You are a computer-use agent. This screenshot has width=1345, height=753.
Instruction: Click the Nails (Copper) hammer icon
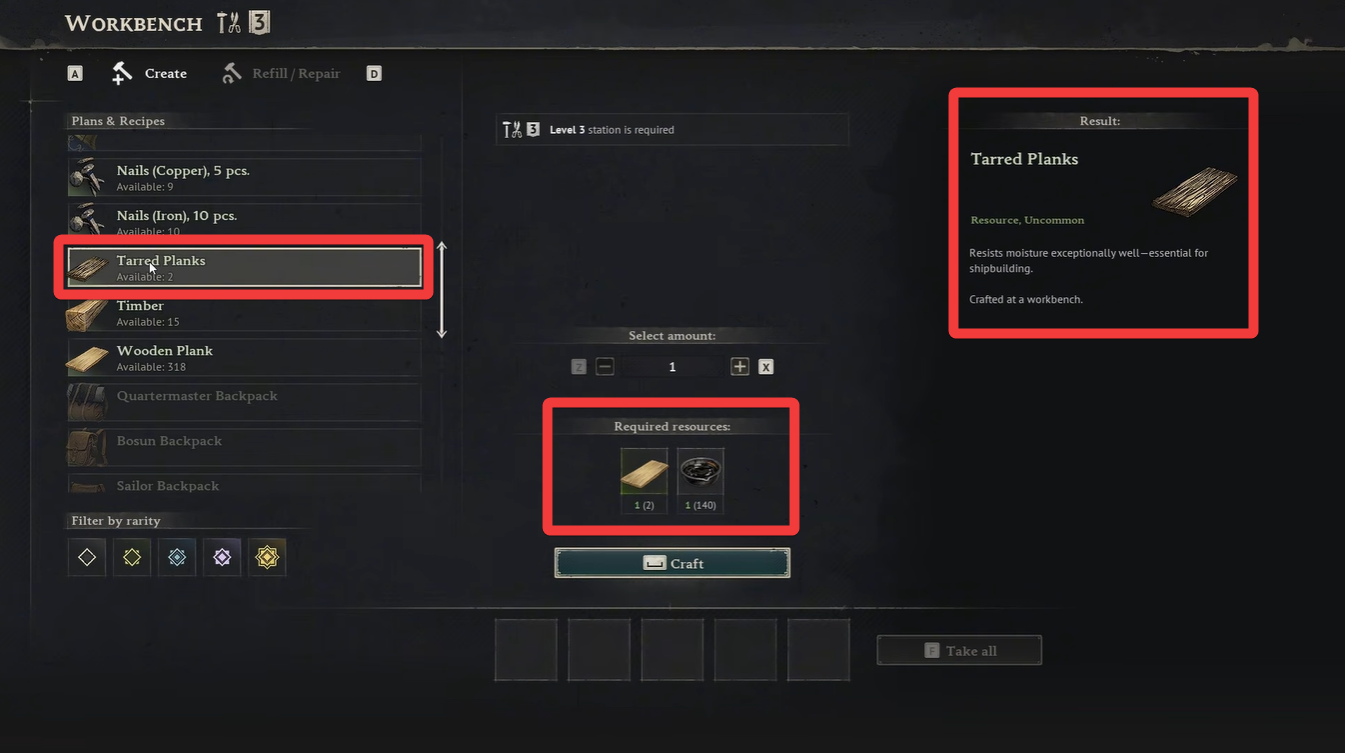[87, 176]
